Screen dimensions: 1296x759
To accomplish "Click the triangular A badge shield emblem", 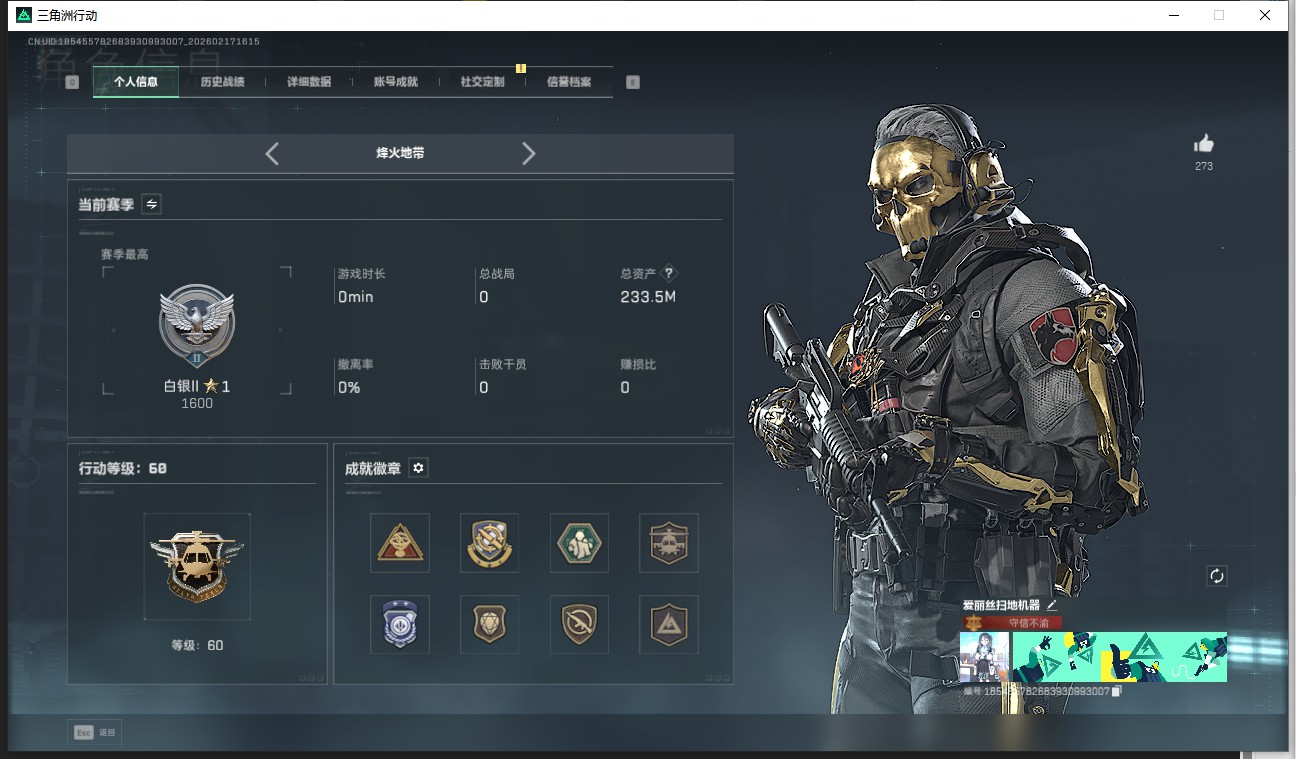I will [x=668, y=624].
